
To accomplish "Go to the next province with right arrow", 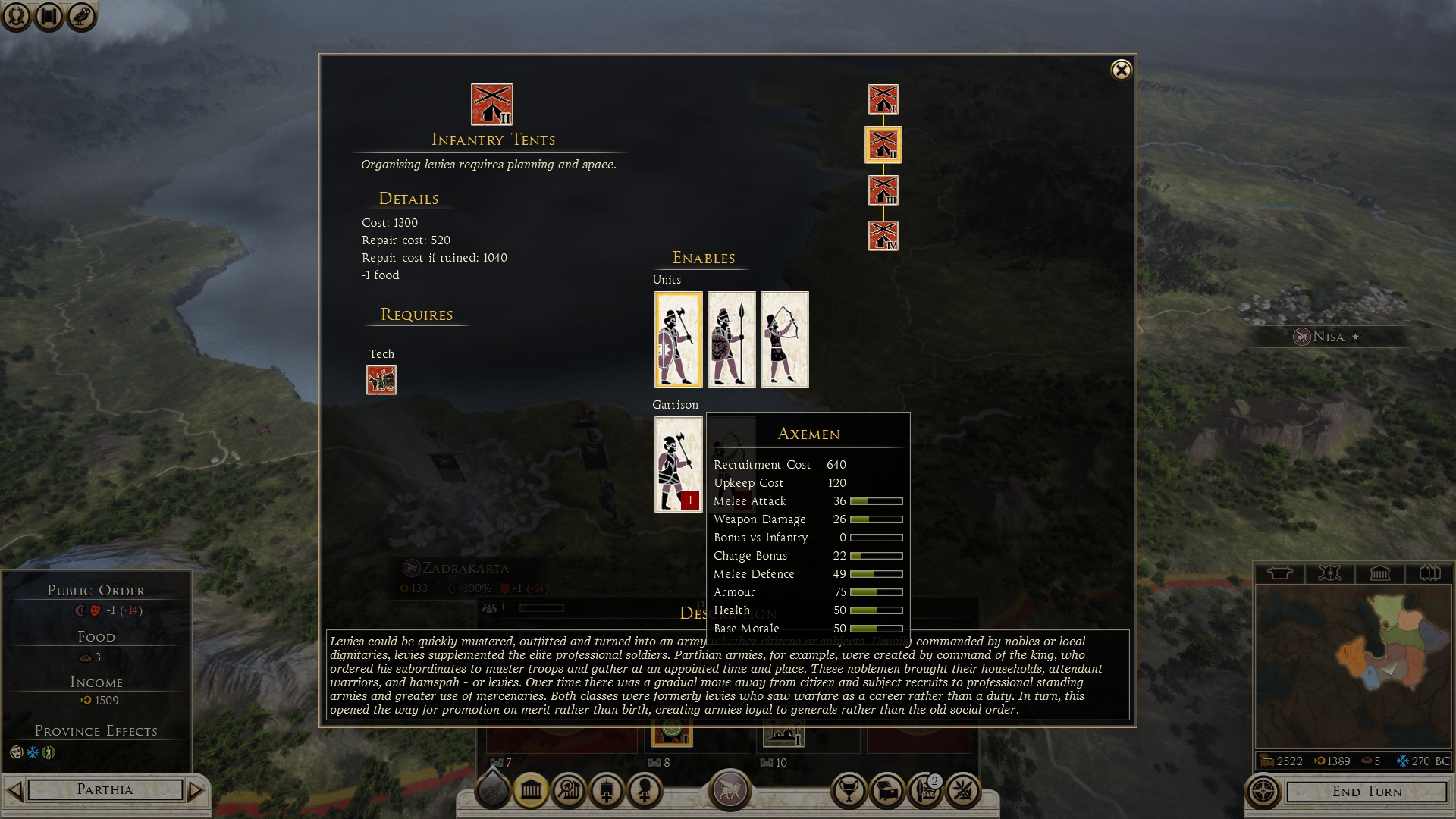I will (196, 791).
